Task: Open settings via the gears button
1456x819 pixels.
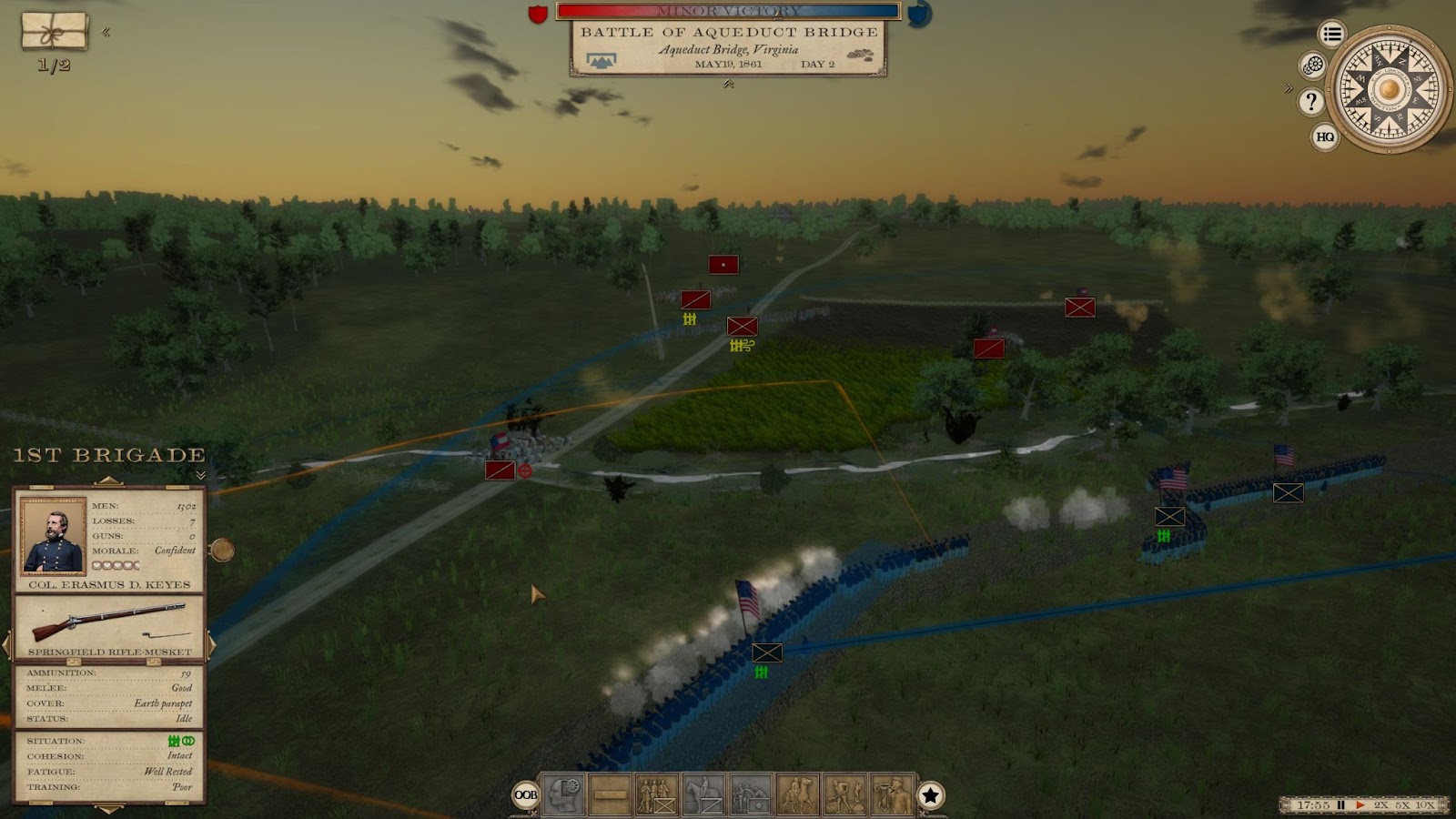Action: [1312, 66]
